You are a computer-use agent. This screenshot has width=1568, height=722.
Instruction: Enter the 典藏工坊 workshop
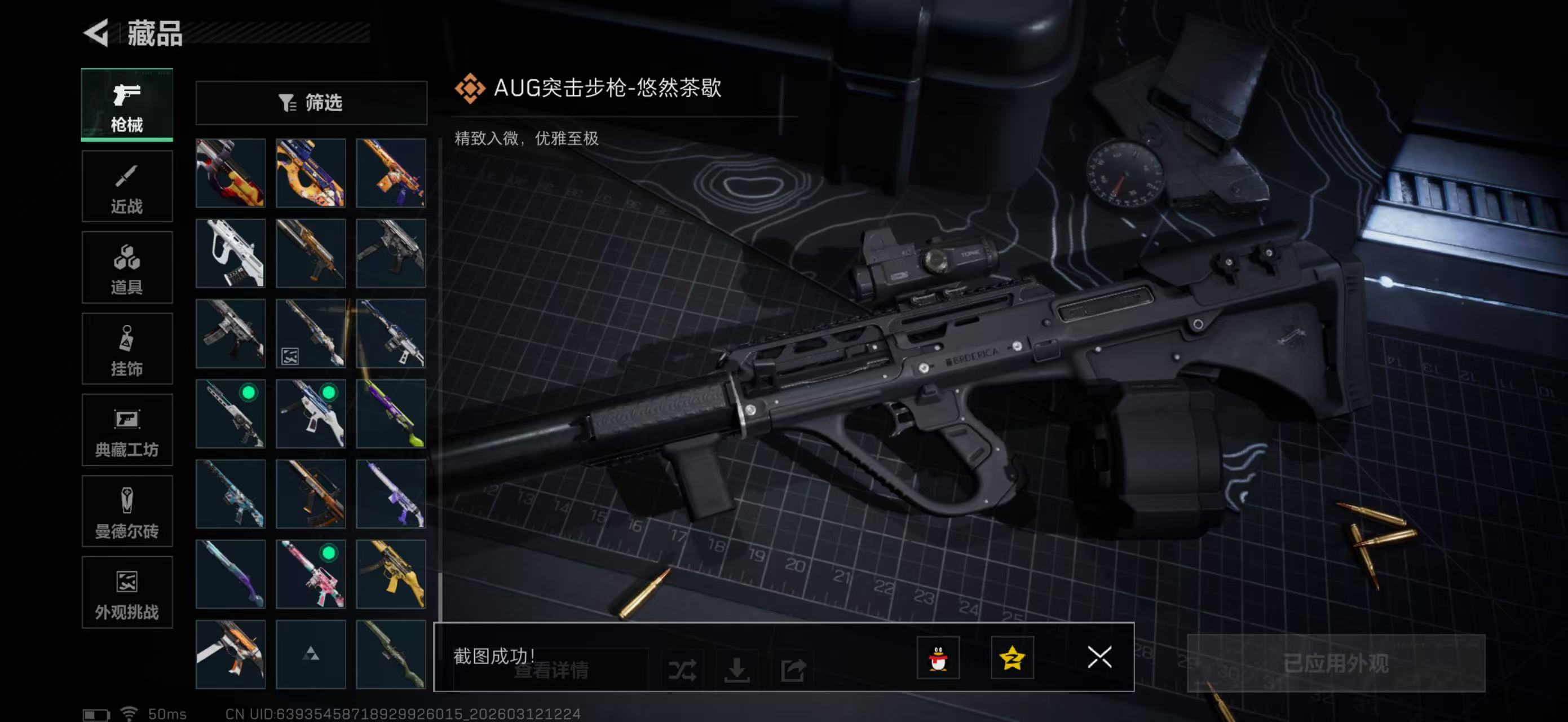(x=127, y=430)
